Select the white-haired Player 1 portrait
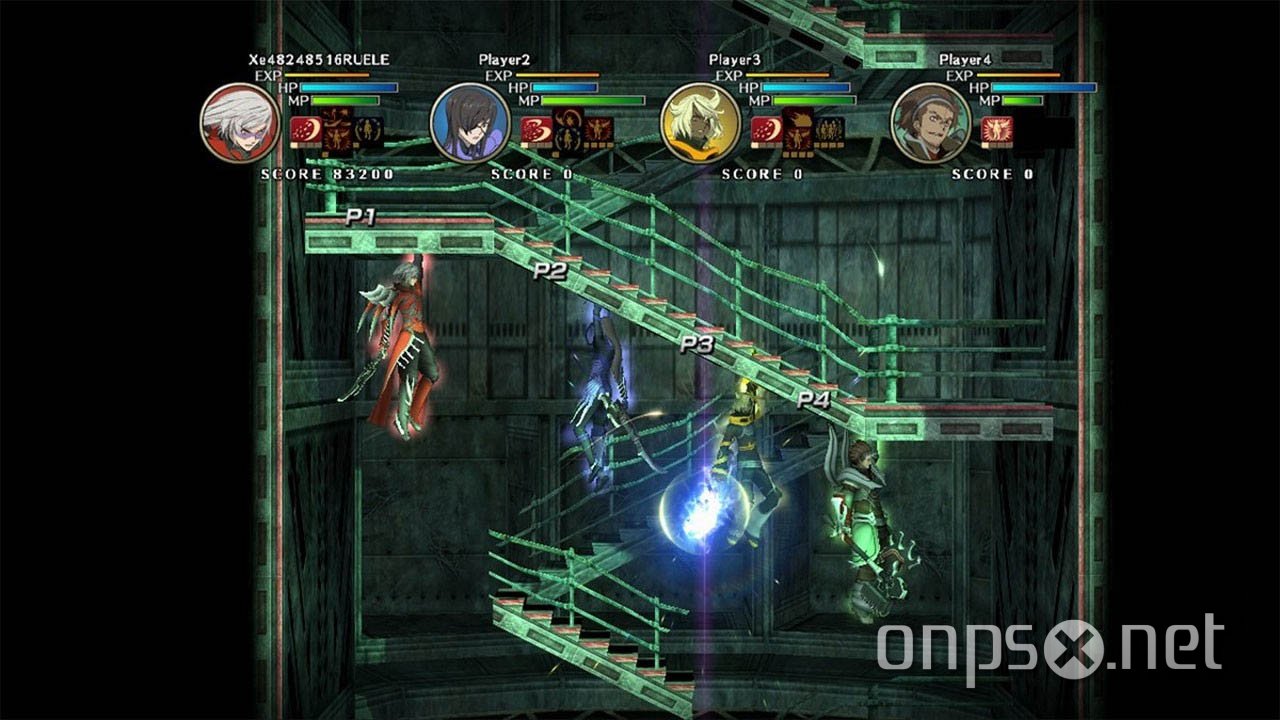Viewport: 1280px width, 720px height. (239, 123)
